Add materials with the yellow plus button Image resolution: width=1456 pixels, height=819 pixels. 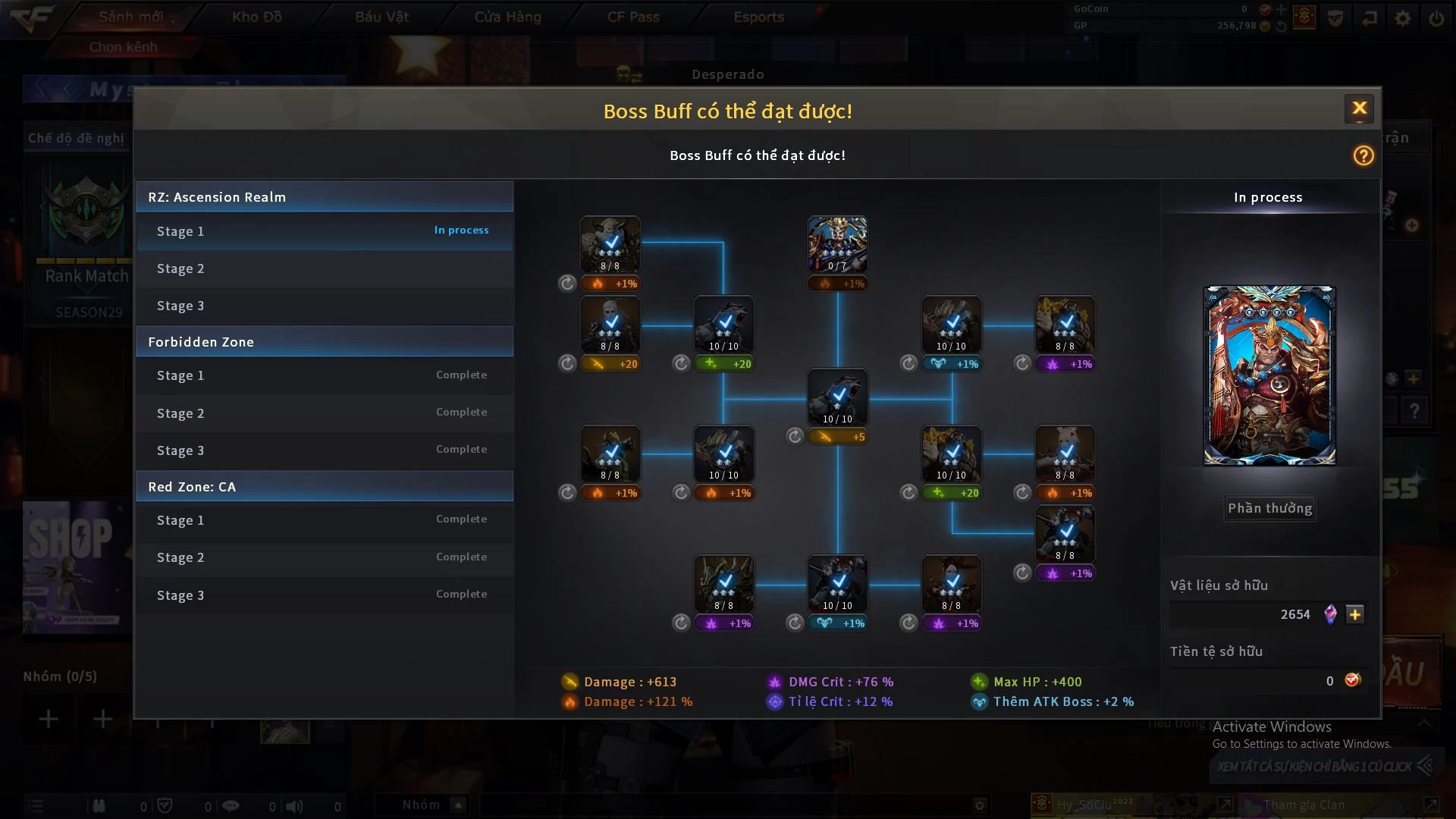tap(1354, 614)
